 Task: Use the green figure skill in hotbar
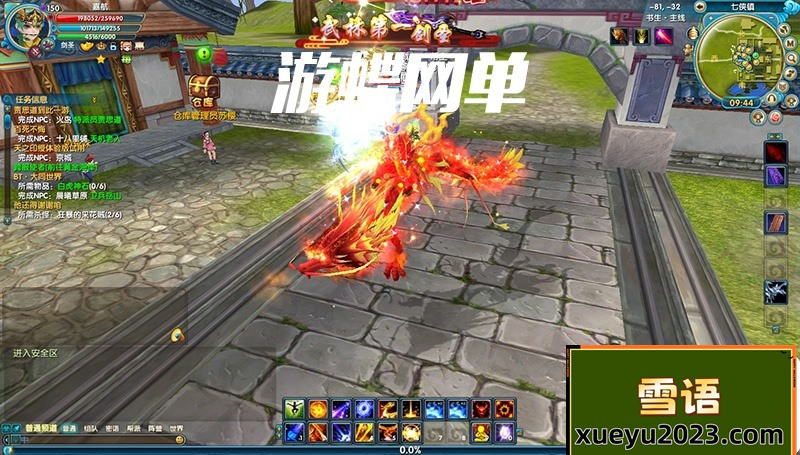pos(294,409)
